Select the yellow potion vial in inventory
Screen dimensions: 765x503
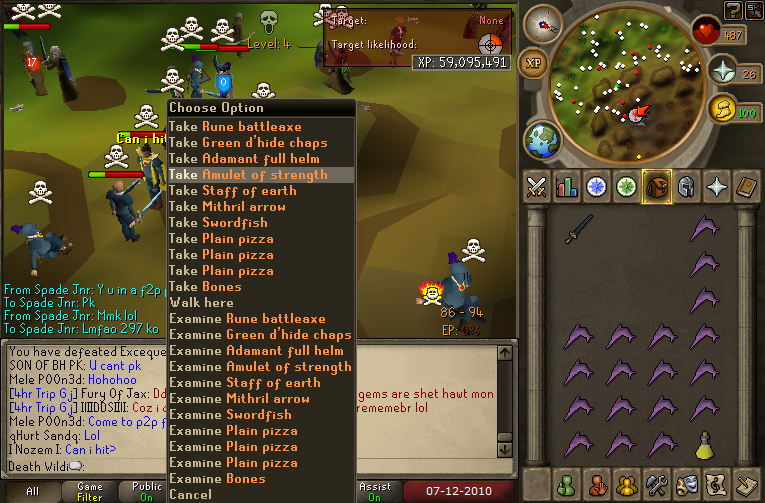pos(706,443)
